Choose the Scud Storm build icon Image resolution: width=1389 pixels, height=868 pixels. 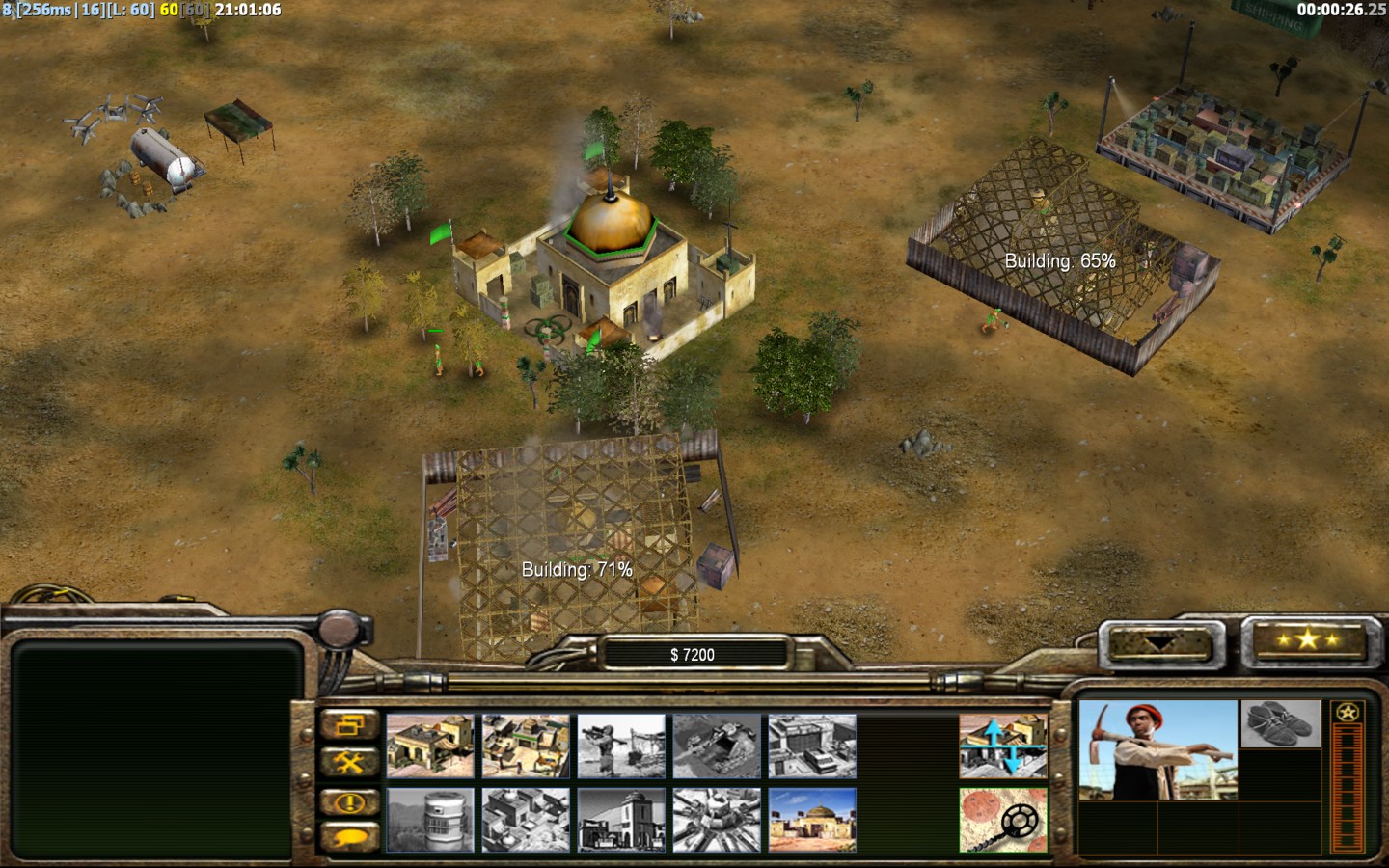[x=717, y=821]
